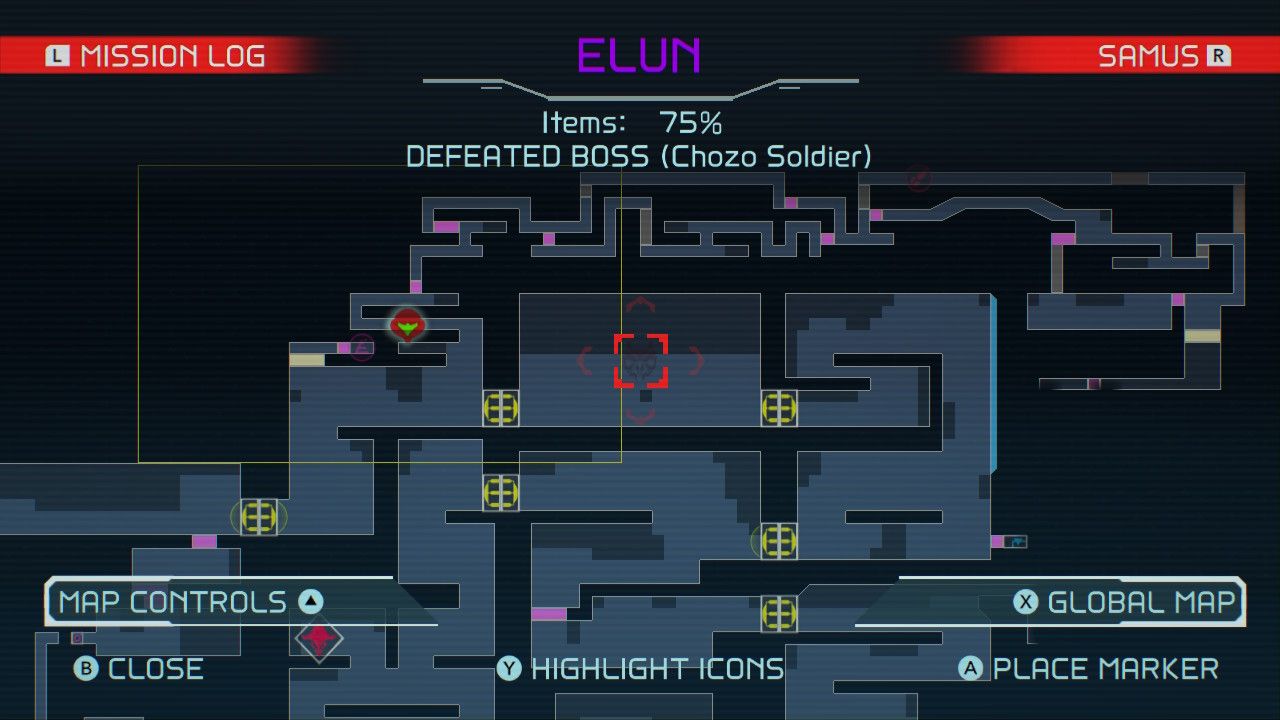Click the L shoulder button icon beside Mission Log
The width and height of the screenshot is (1280, 720).
[58, 55]
